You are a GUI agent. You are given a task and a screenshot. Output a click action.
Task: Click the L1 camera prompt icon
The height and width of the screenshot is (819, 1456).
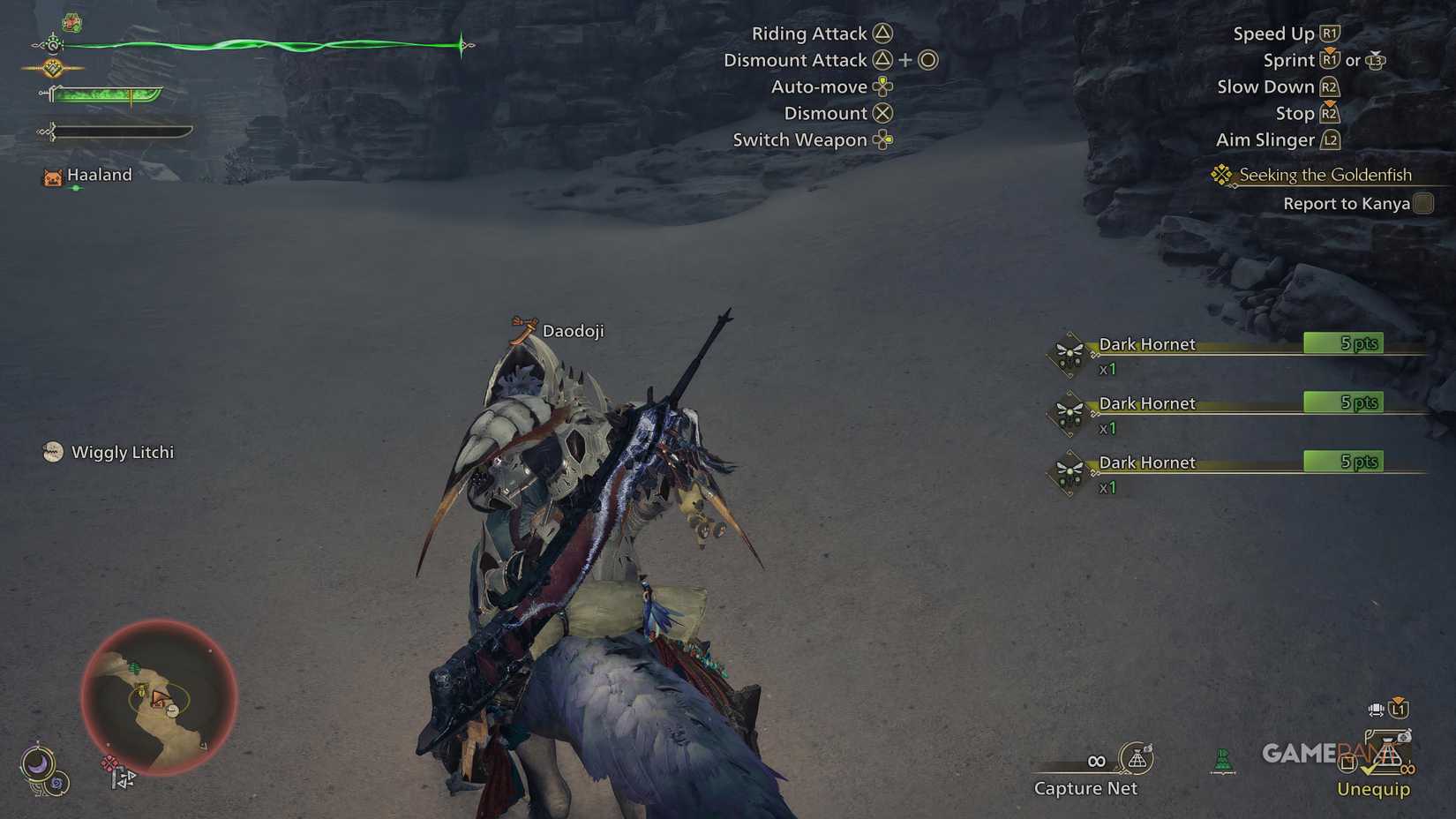tap(1397, 710)
